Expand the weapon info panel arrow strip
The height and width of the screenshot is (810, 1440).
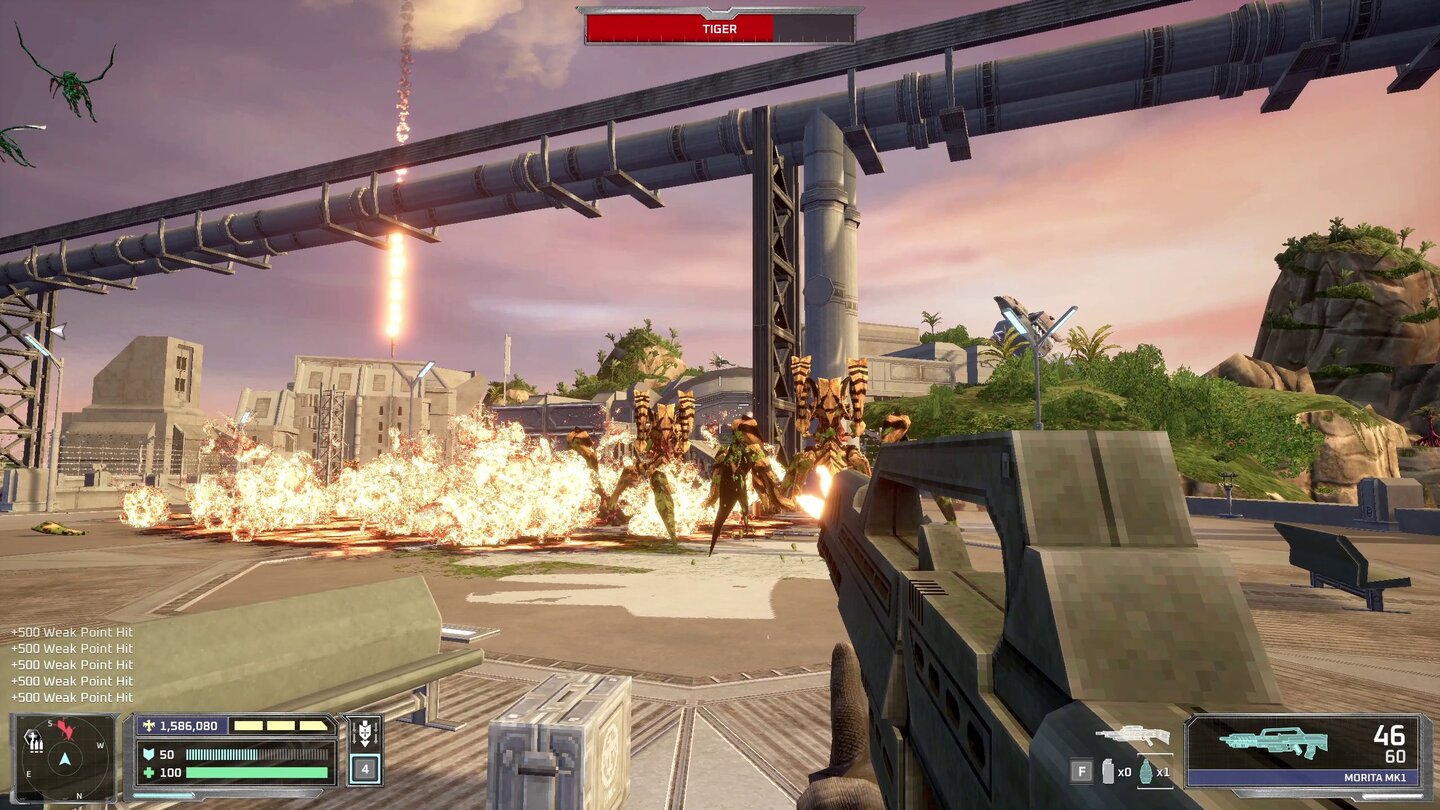tap(1392, 795)
